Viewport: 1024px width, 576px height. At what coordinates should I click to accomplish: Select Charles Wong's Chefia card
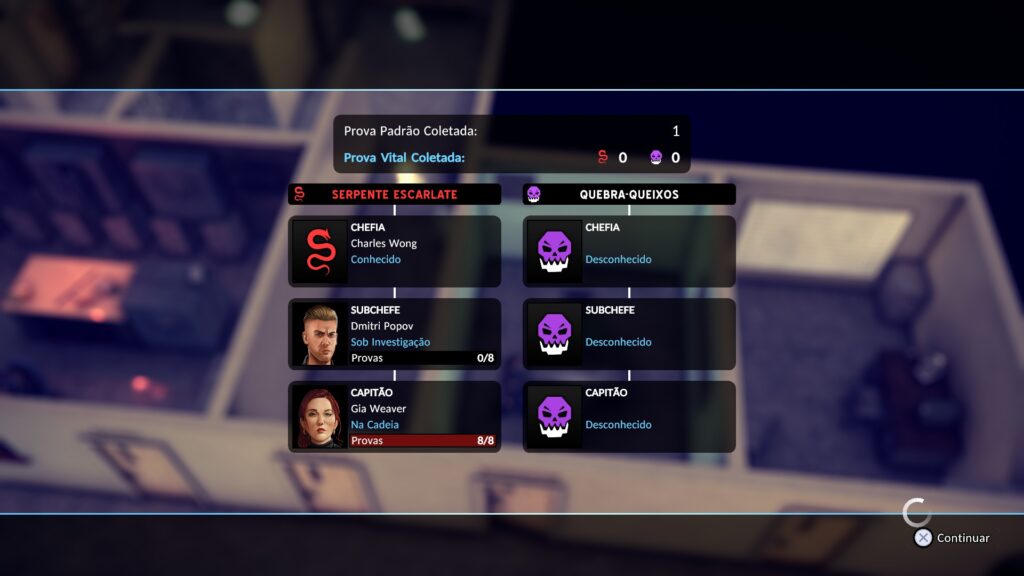pos(395,251)
